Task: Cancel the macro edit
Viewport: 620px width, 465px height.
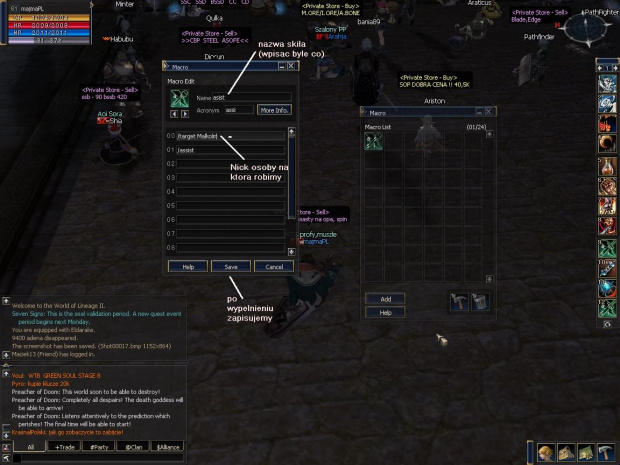Action: tap(273, 267)
